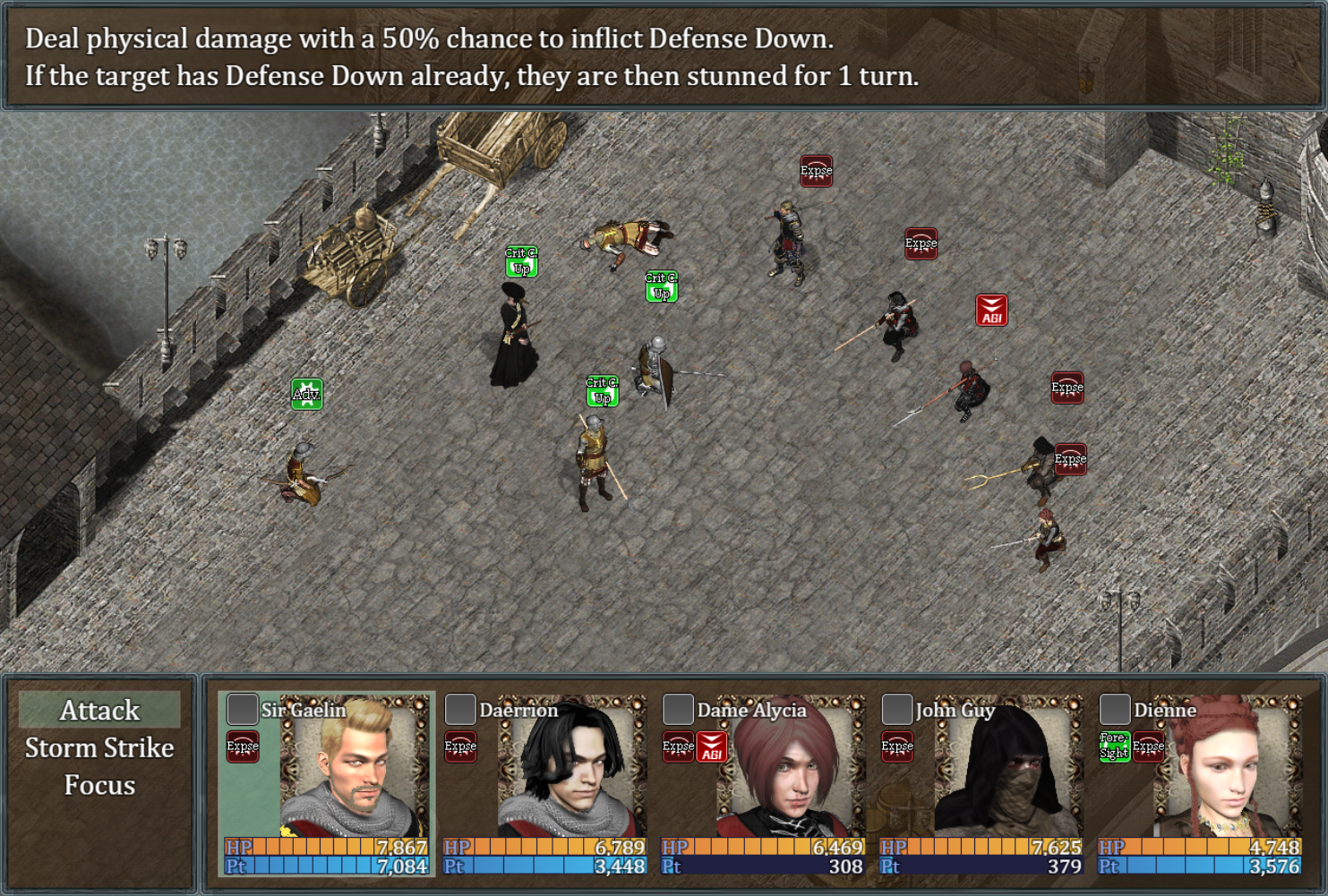Choose Focus in the command menu
Image resolution: width=1328 pixels, height=896 pixels.
tap(99, 785)
